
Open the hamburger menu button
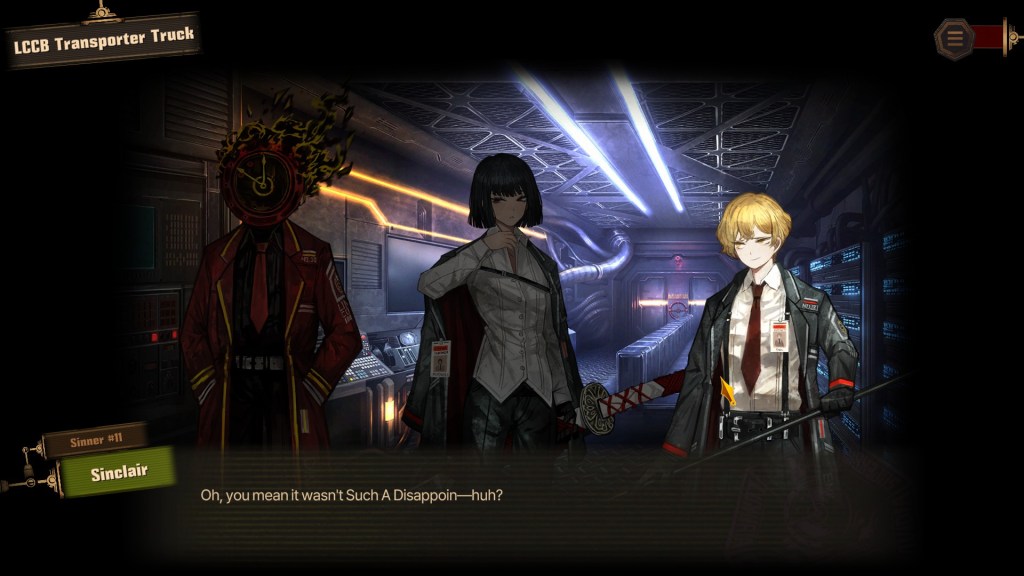(955, 39)
